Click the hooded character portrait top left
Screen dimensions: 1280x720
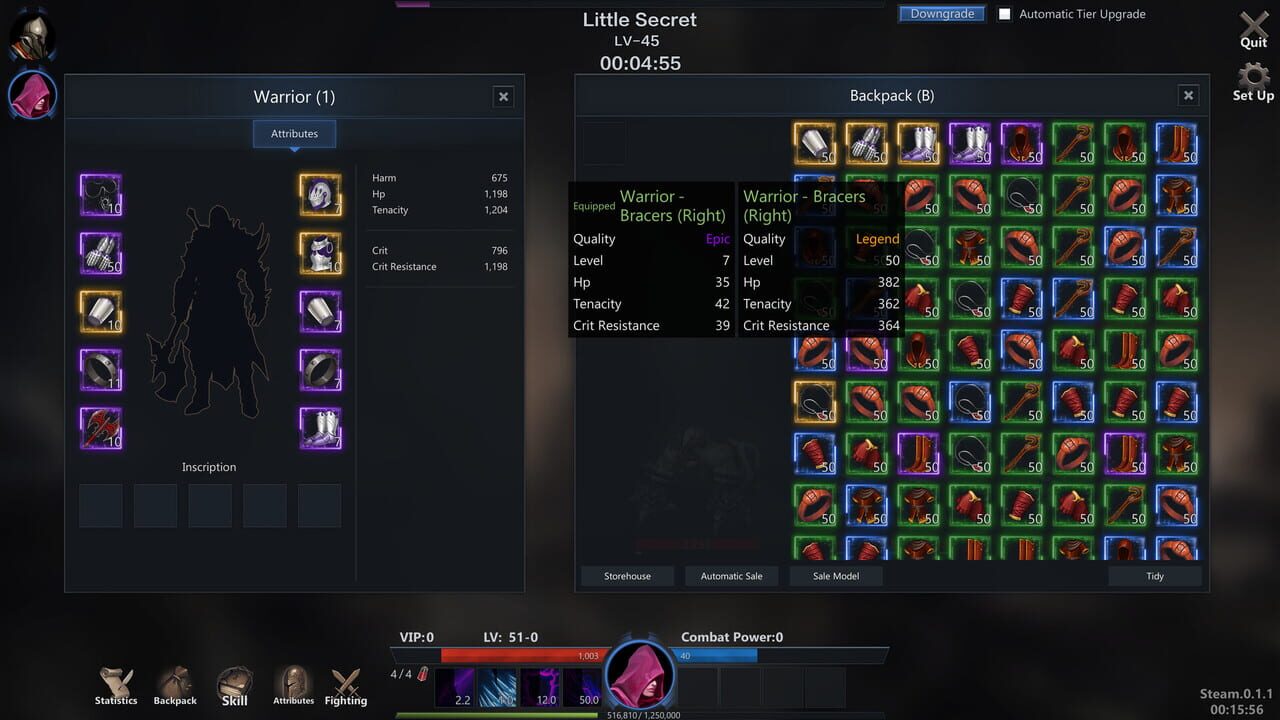31,95
